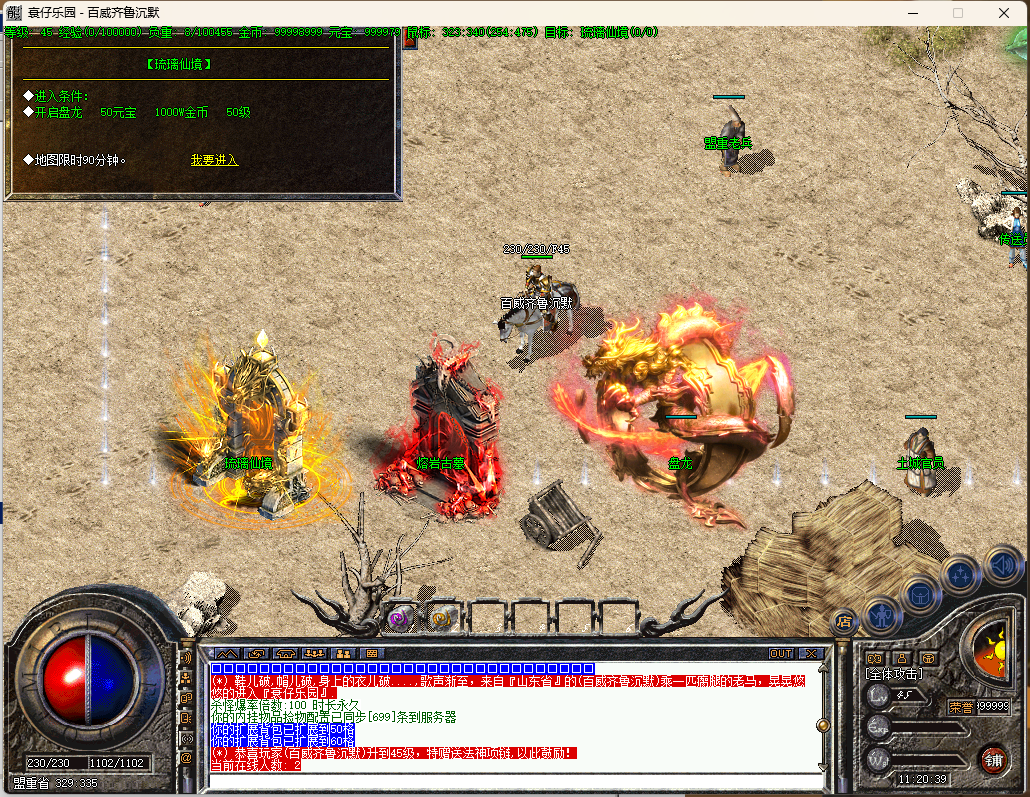Viewport: 1030px width, 797px height.
Task: Close the 琉璃仙境 dialog panel
Action: (x=408, y=41)
